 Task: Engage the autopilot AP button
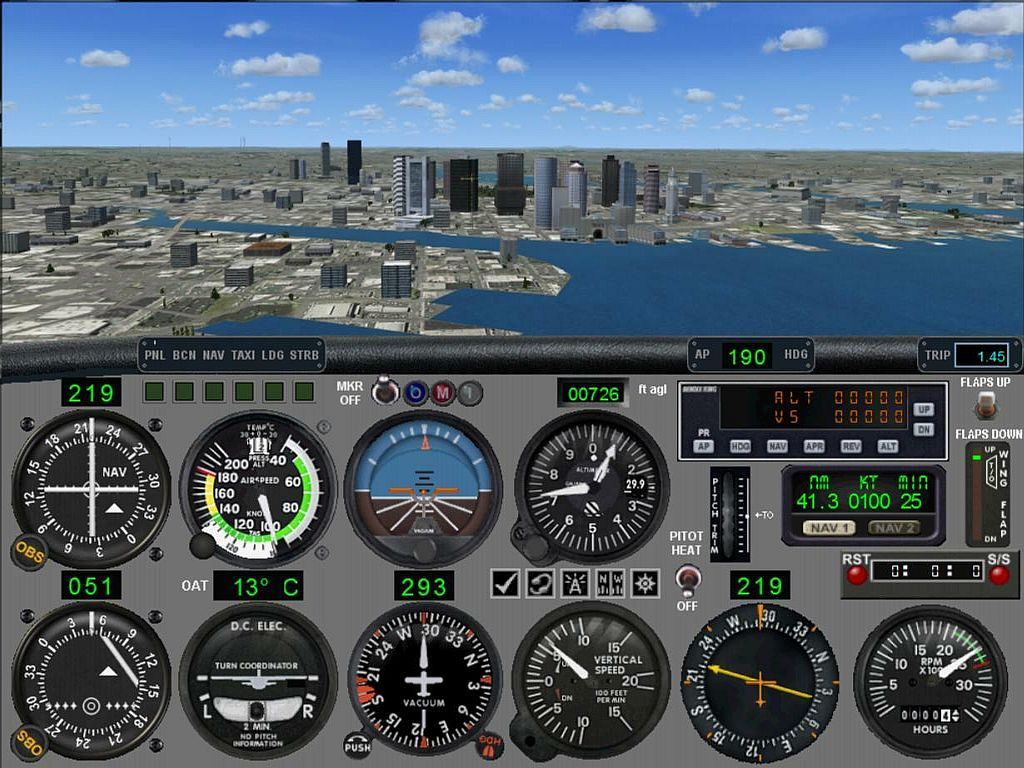coord(704,446)
